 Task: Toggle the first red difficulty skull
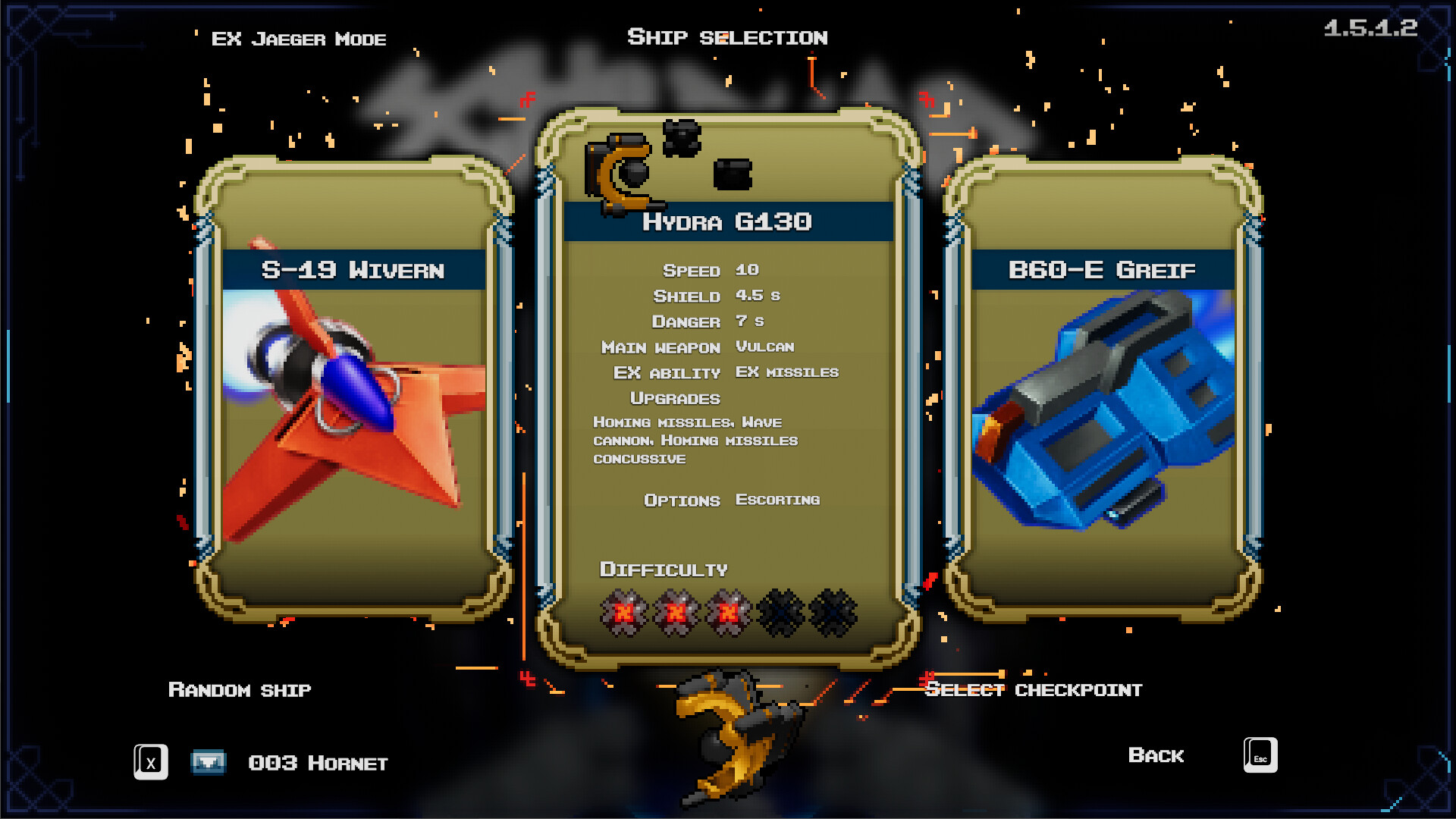623,613
